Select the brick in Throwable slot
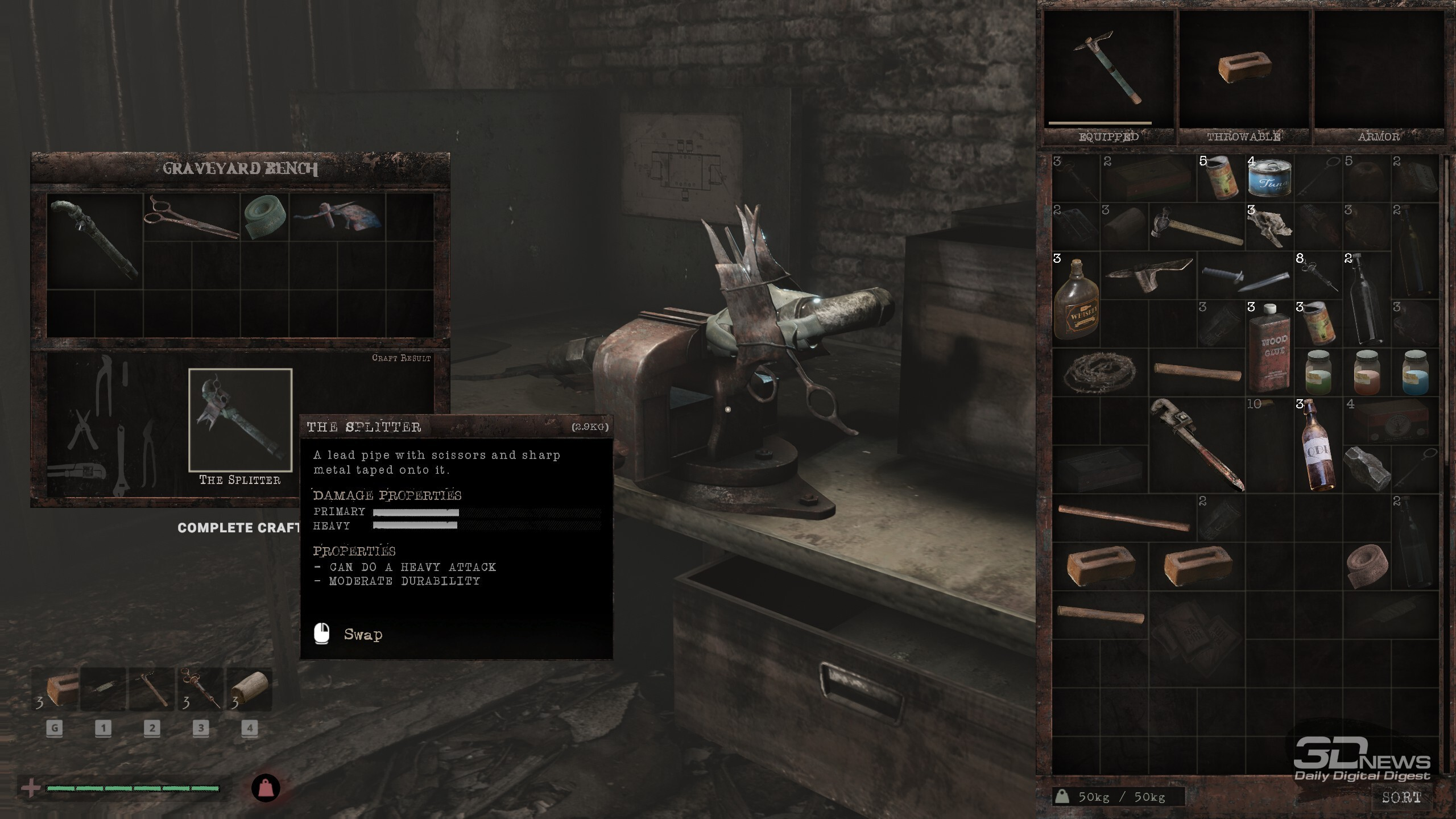1456x819 pixels. point(1244,68)
